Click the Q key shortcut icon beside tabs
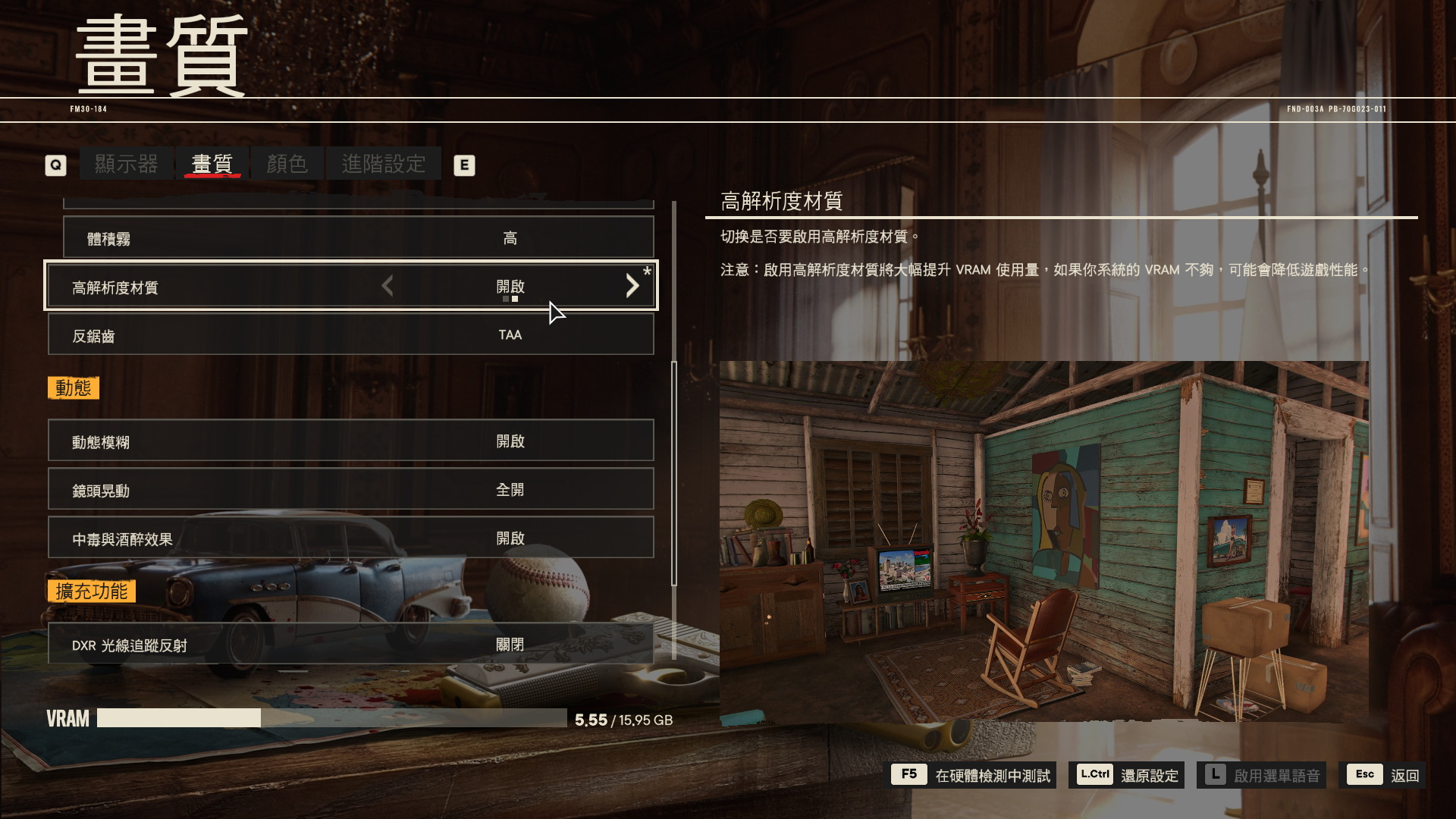This screenshot has width=1456, height=819. [55, 165]
